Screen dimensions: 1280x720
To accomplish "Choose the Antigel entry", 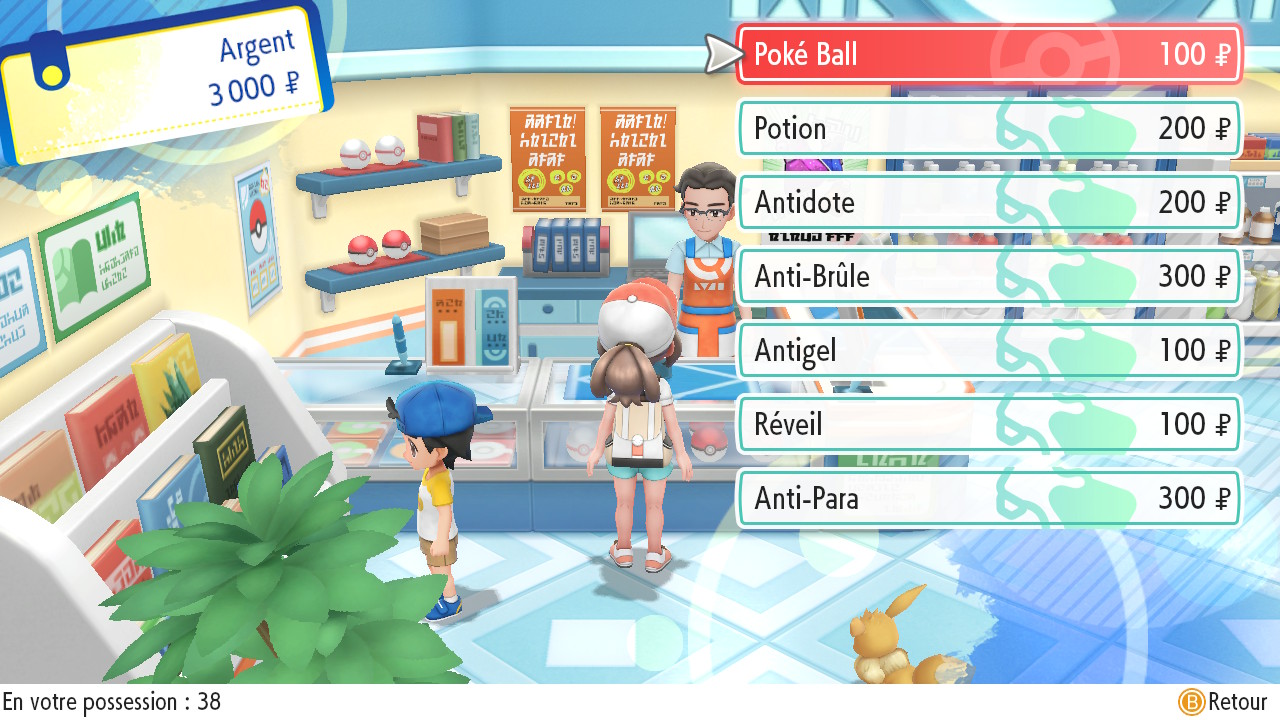I will 988,350.
